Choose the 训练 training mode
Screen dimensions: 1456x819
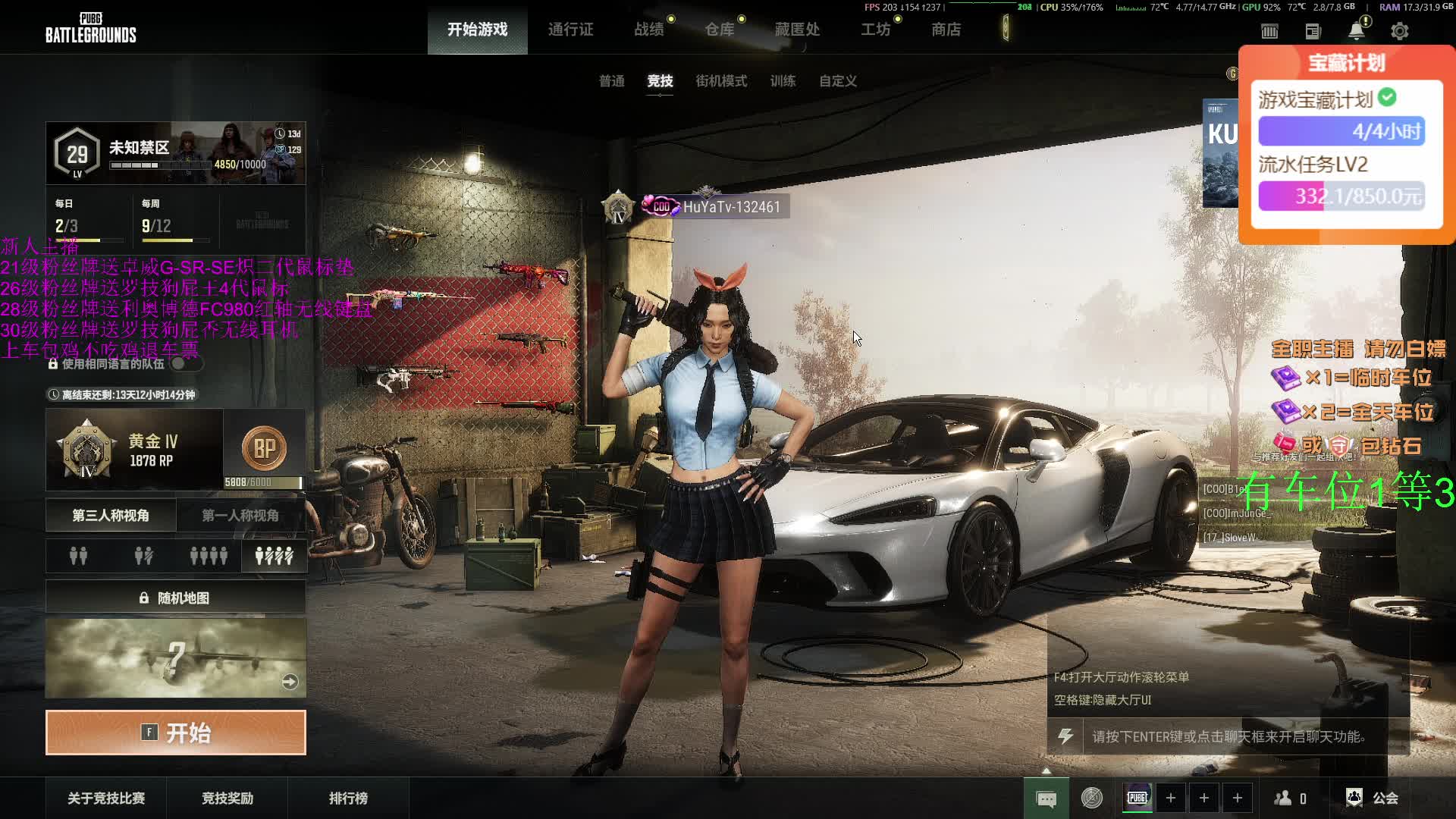[783, 81]
